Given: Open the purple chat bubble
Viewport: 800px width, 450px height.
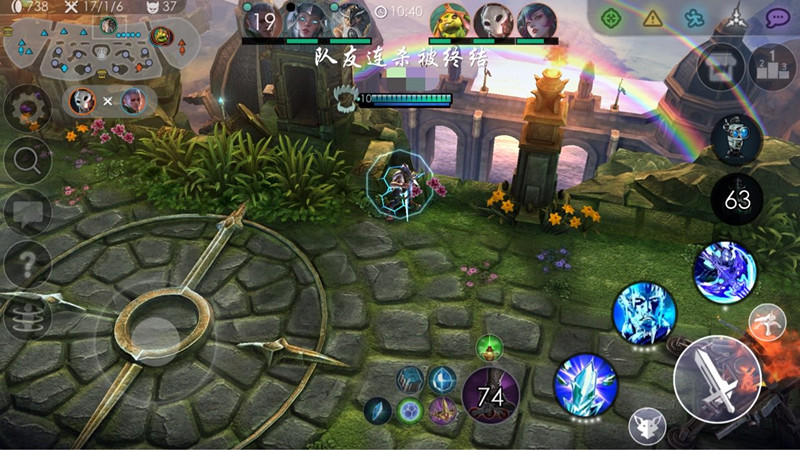Looking at the screenshot, I should coord(777,17).
